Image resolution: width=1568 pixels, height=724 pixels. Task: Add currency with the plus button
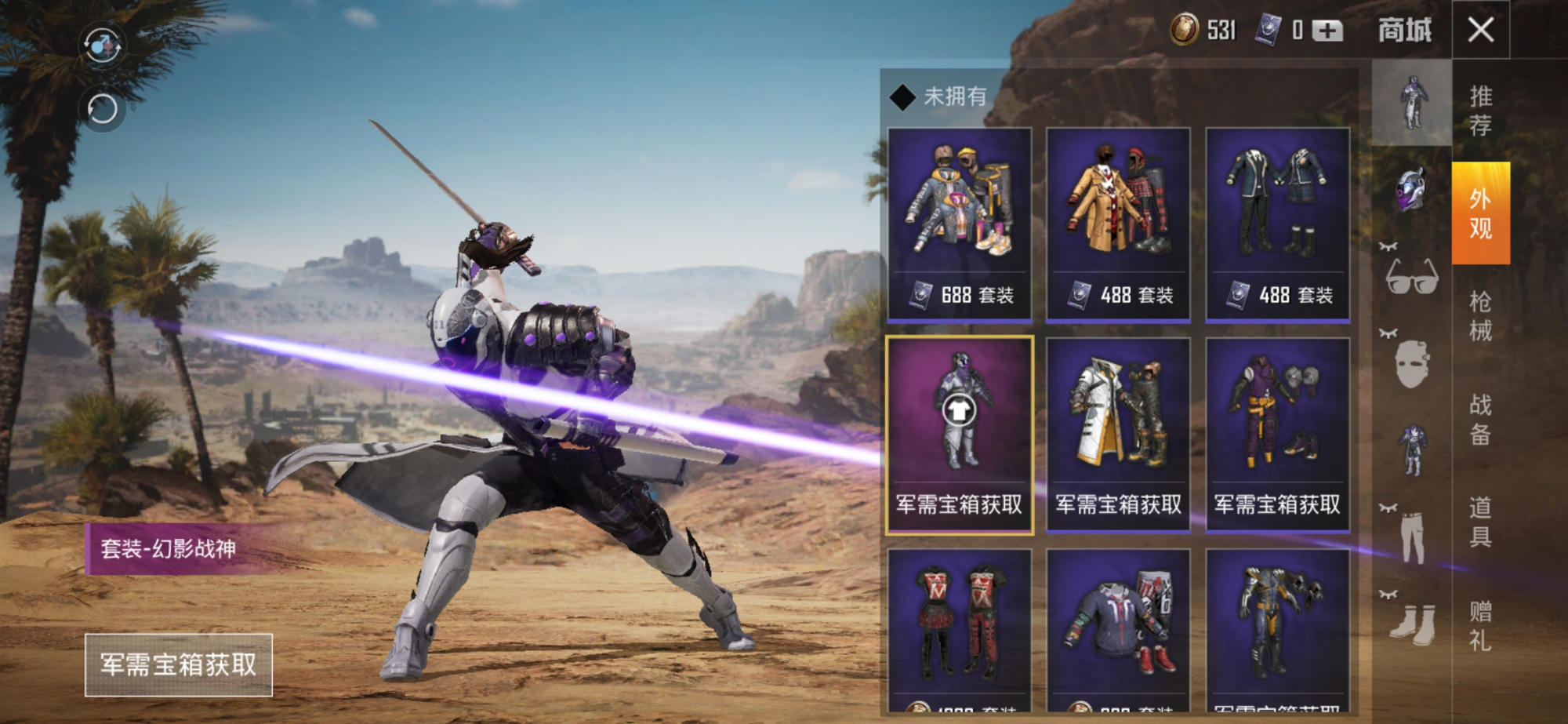pos(1327,31)
